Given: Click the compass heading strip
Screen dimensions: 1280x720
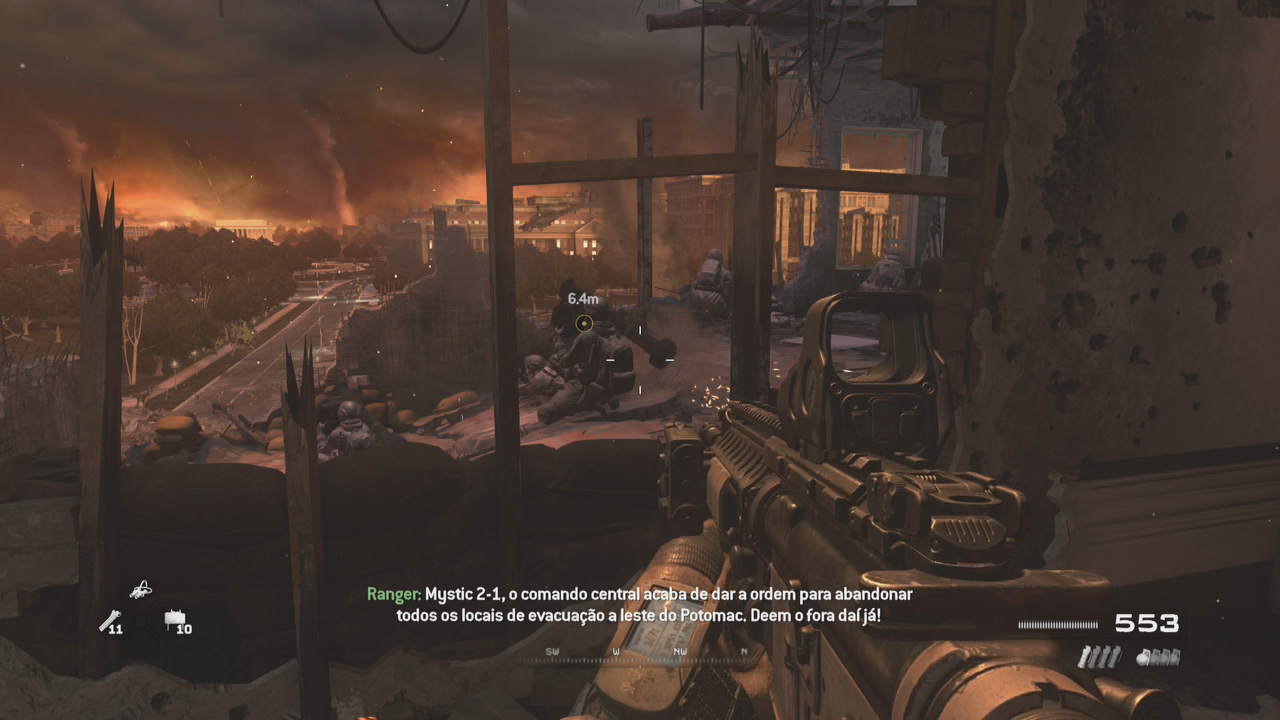Looking at the screenshot, I should pyautogui.click(x=647, y=654).
